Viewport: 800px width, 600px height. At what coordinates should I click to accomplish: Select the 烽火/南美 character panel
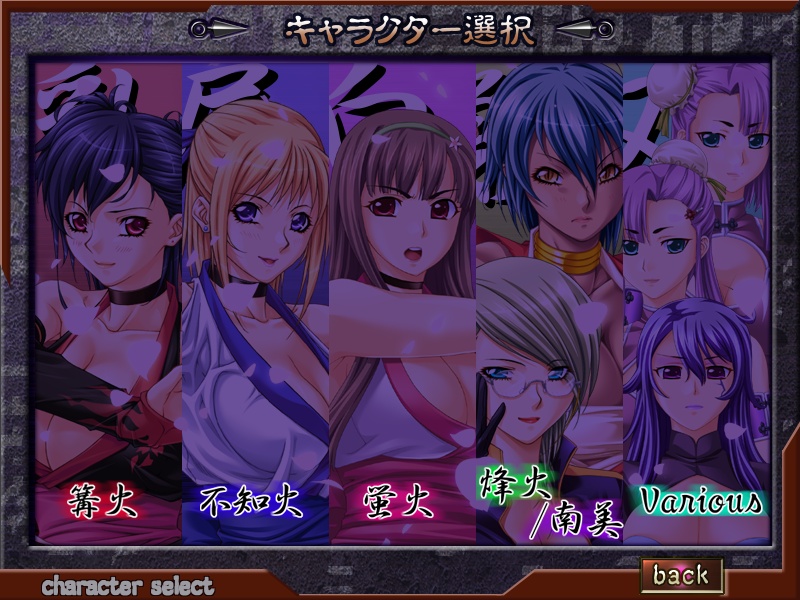[549, 300]
